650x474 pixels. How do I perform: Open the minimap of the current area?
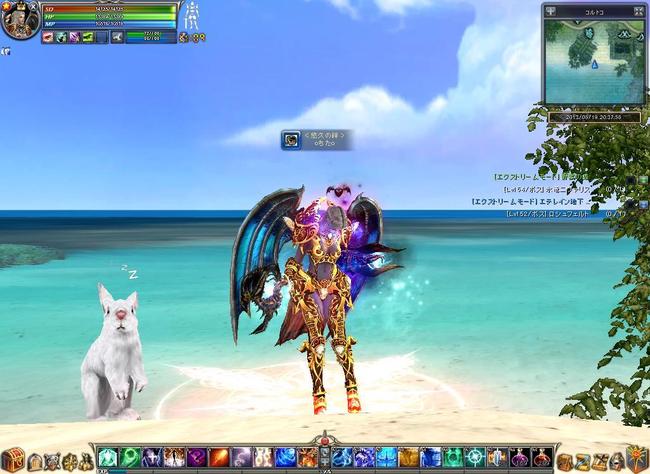click(x=593, y=62)
